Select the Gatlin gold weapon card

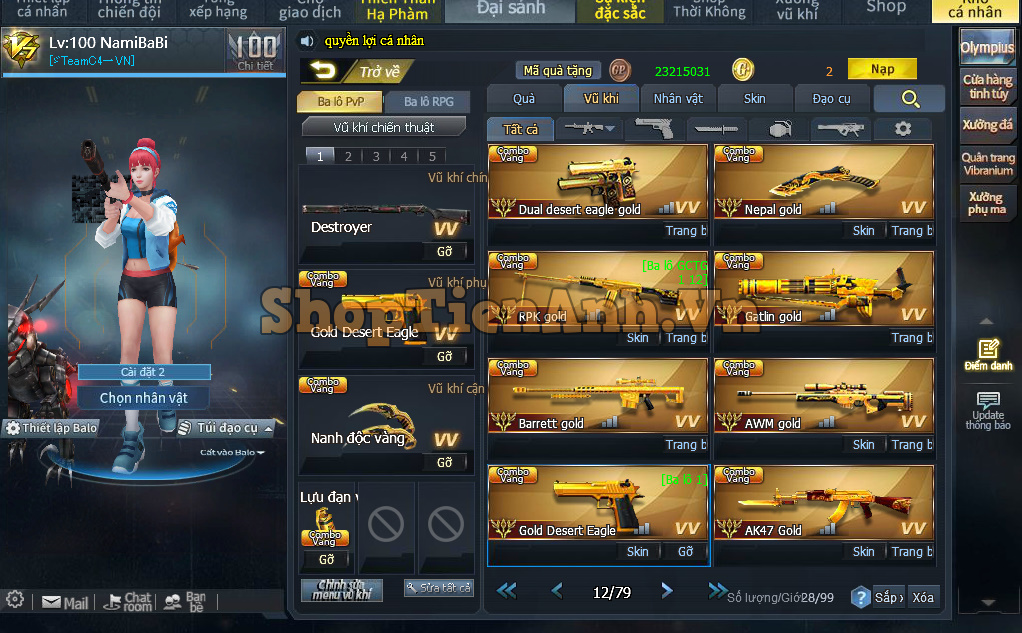824,288
